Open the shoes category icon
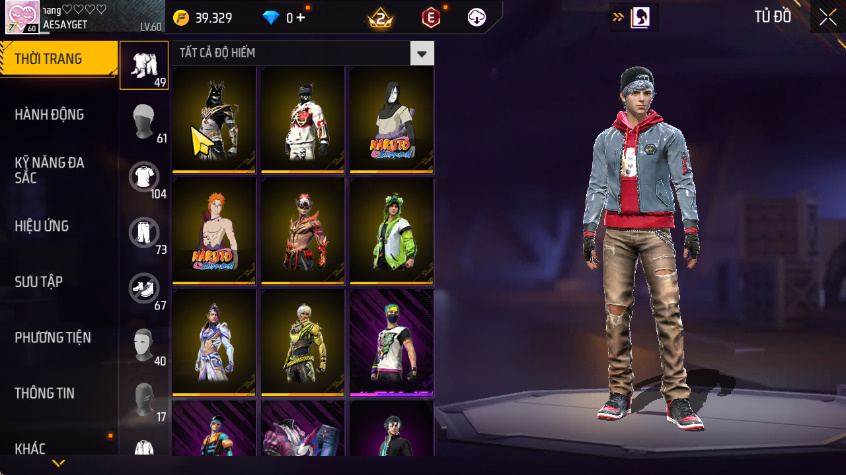The image size is (846, 475). click(x=144, y=288)
